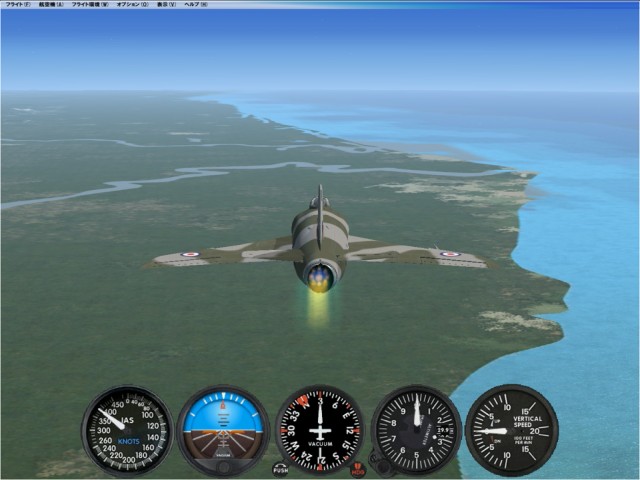This screenshot has height=480, width=640.
Task: Open the 航空機 (A) aircraft menu
Action: click(x=51, y=5)
